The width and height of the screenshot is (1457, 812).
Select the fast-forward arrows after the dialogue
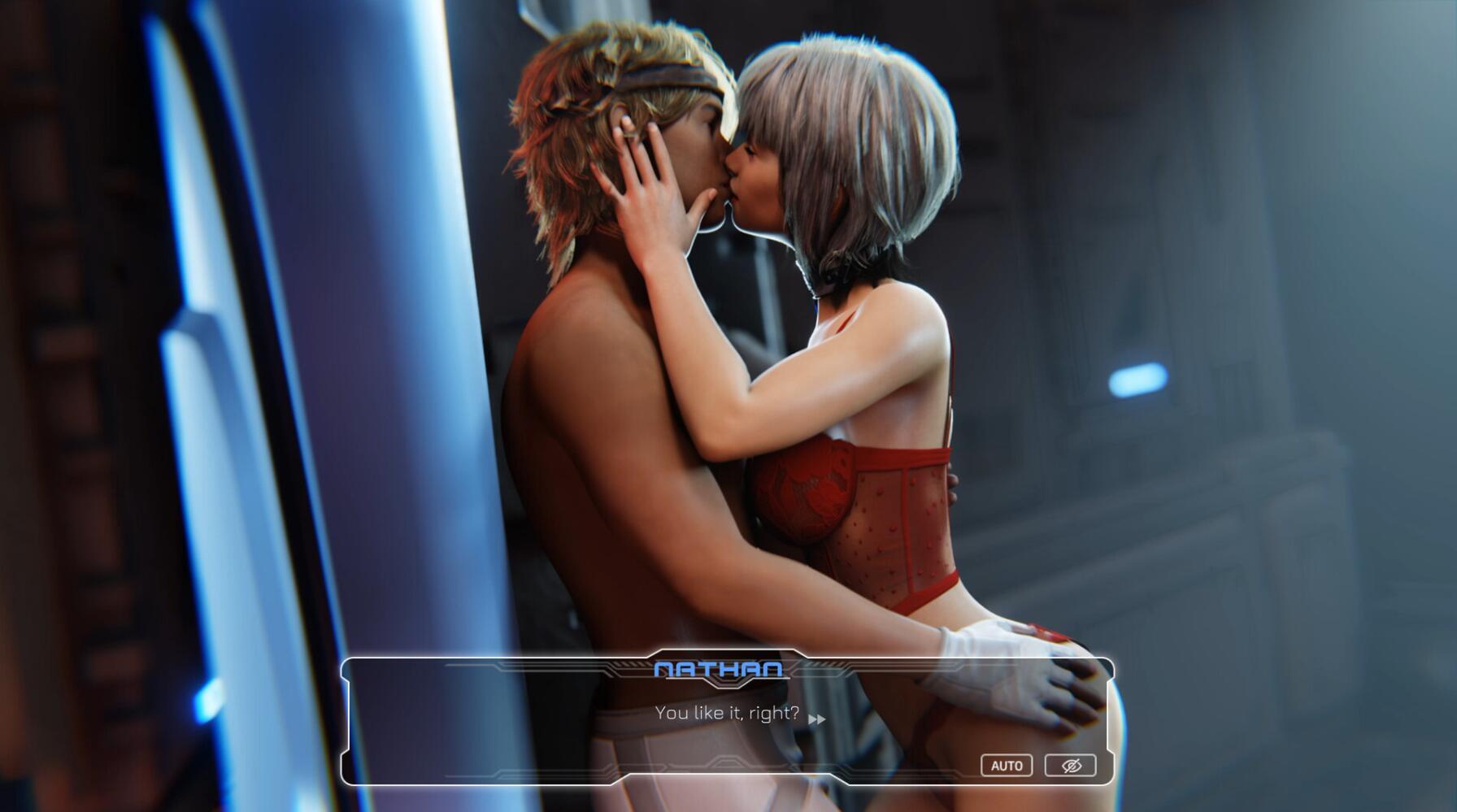[x=819, y=719]
